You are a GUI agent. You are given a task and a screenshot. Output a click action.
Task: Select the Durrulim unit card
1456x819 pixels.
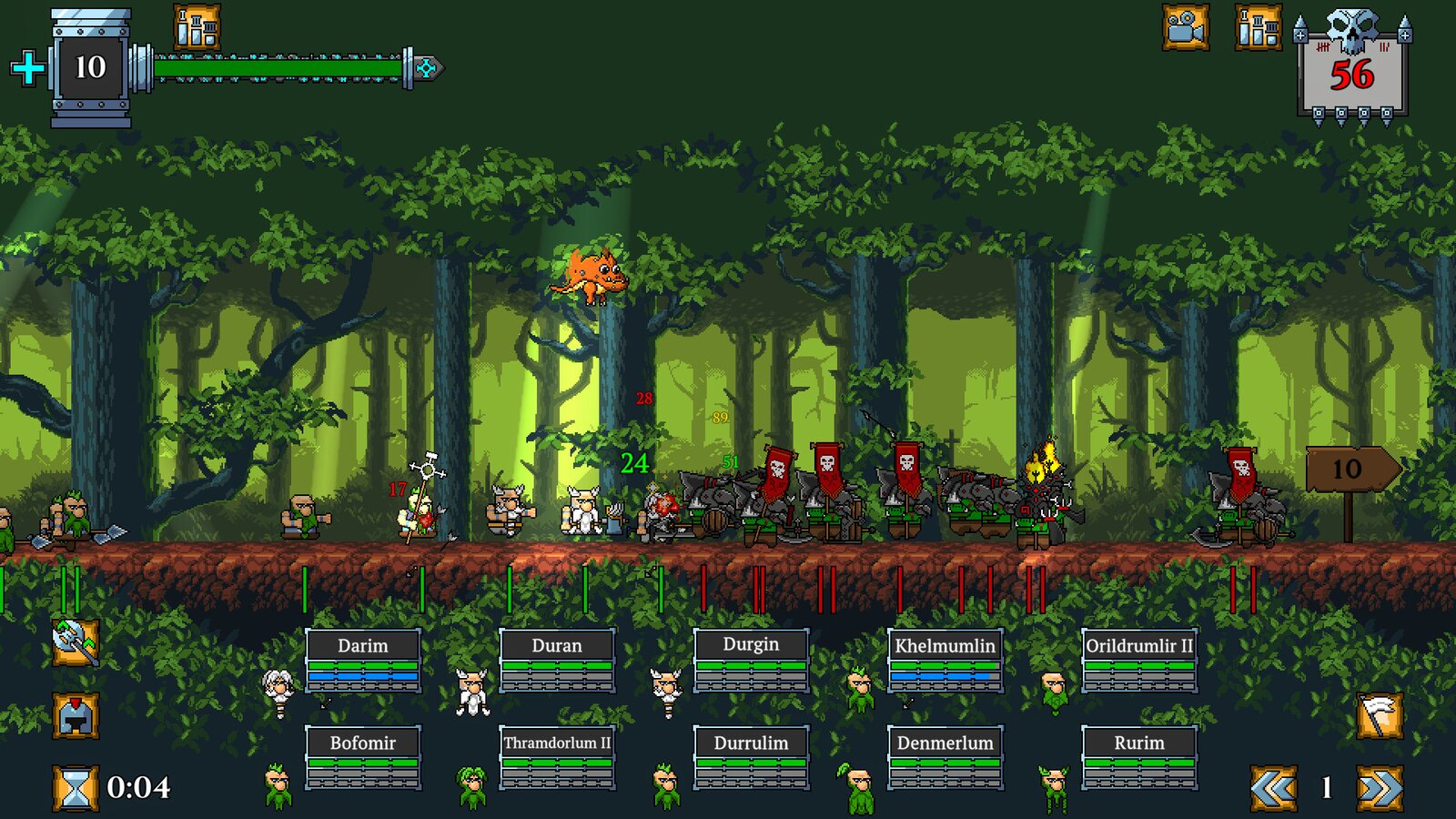pyautogui.click(x=751, y=757)
